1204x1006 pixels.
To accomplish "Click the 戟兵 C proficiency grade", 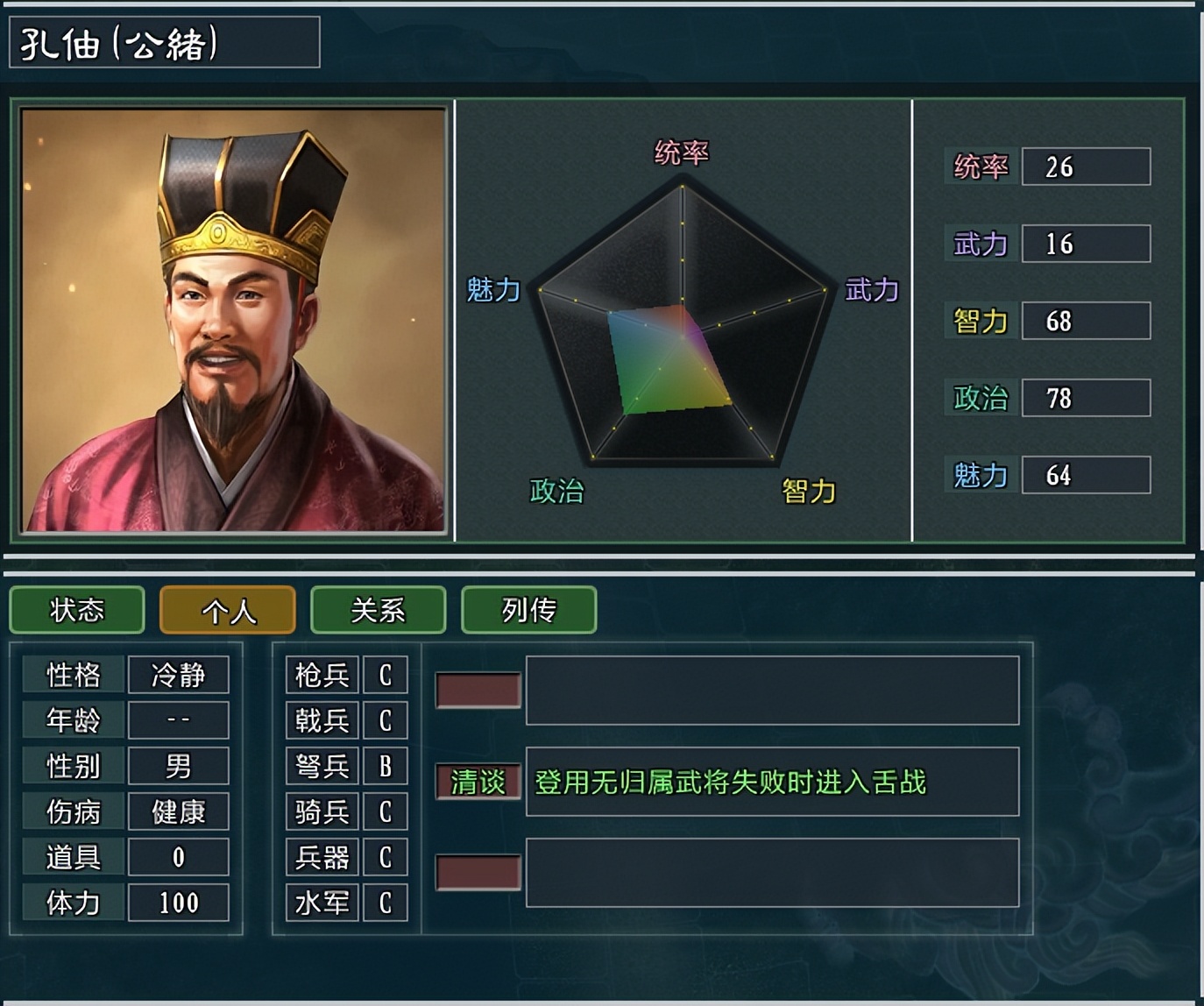I will pos(386,720).
